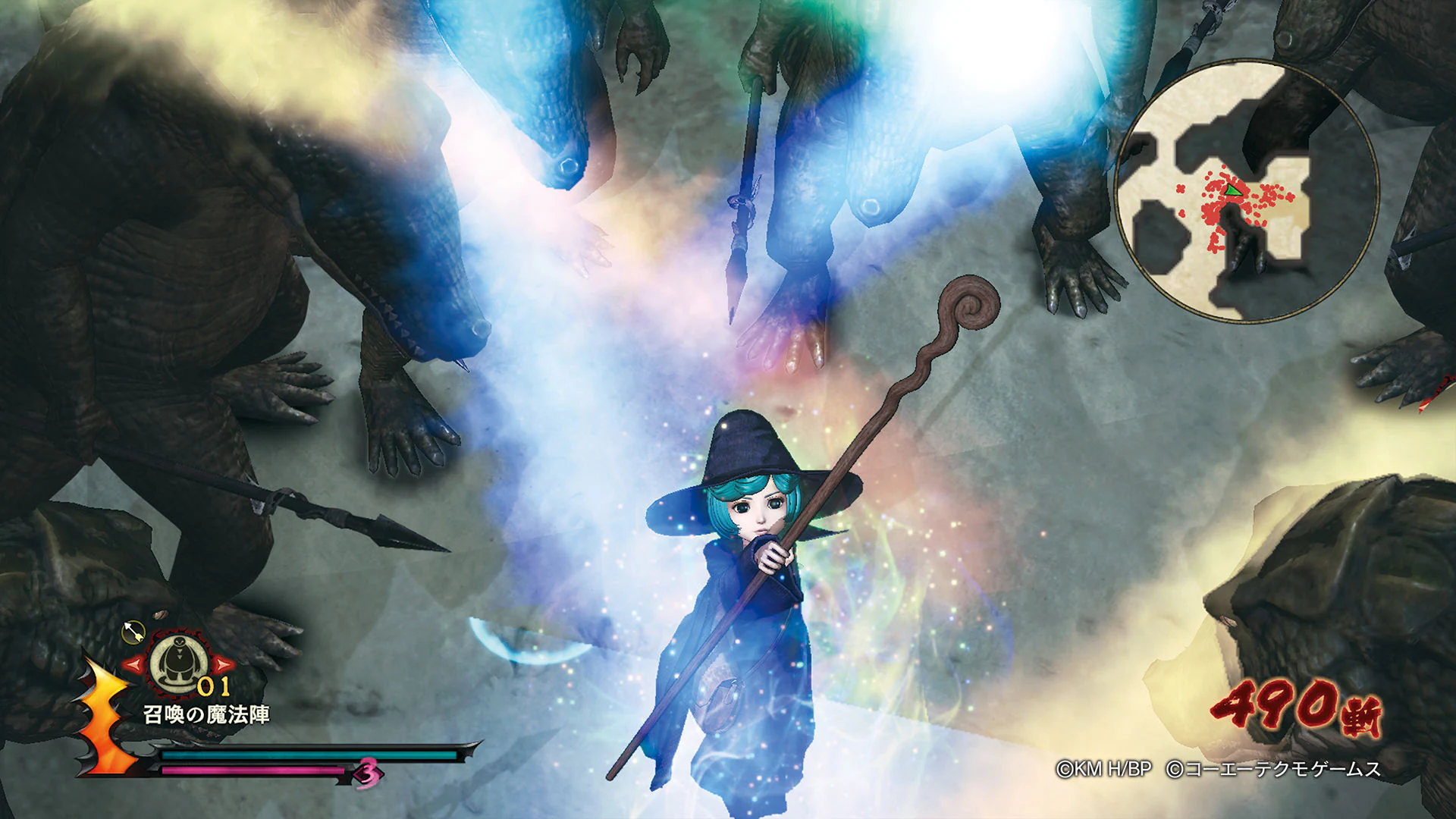Cycle skills with the right red arrow
Screen dimensions: 1456x819
pos(222,664)
